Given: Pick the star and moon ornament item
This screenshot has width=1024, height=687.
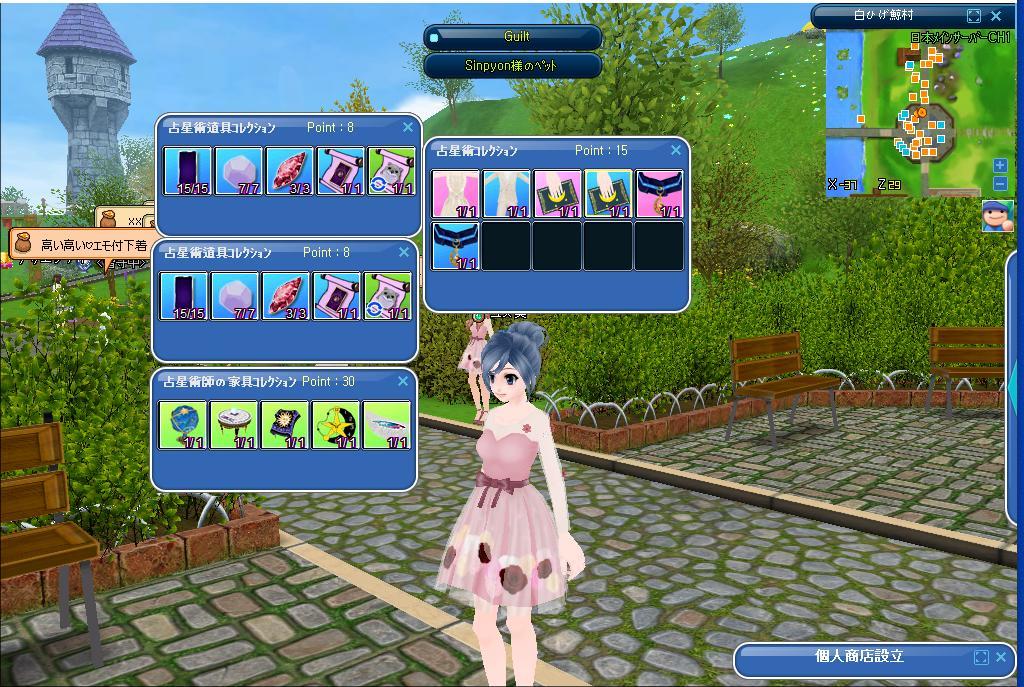Looking at the screenshot, I should click(337, 425).
